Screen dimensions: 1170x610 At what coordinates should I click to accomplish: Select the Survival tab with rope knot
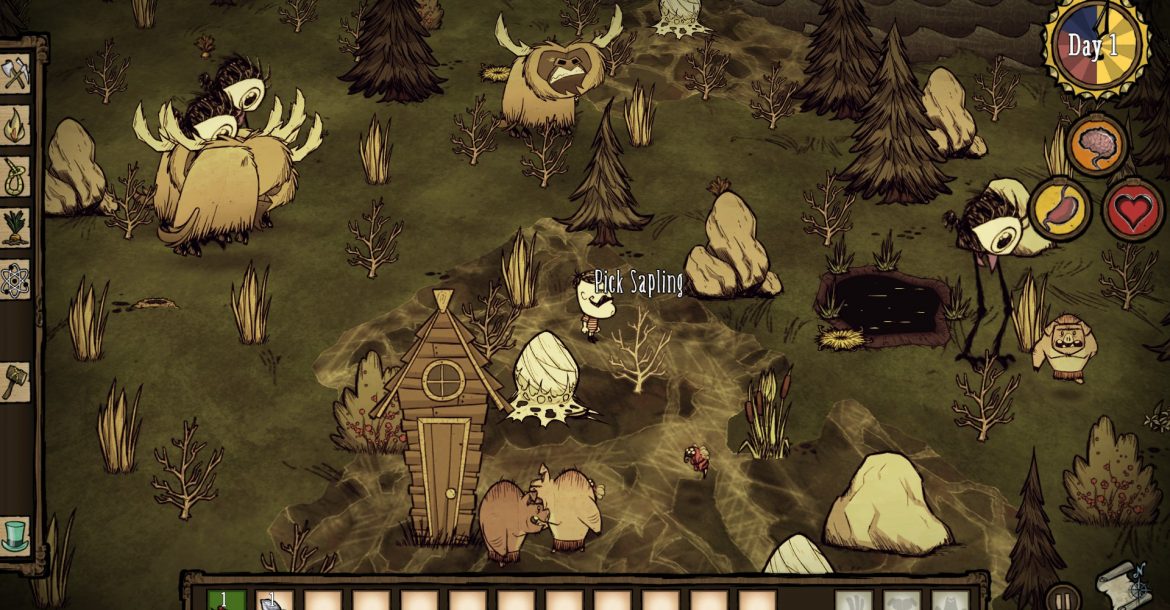[x=15, y=177]
